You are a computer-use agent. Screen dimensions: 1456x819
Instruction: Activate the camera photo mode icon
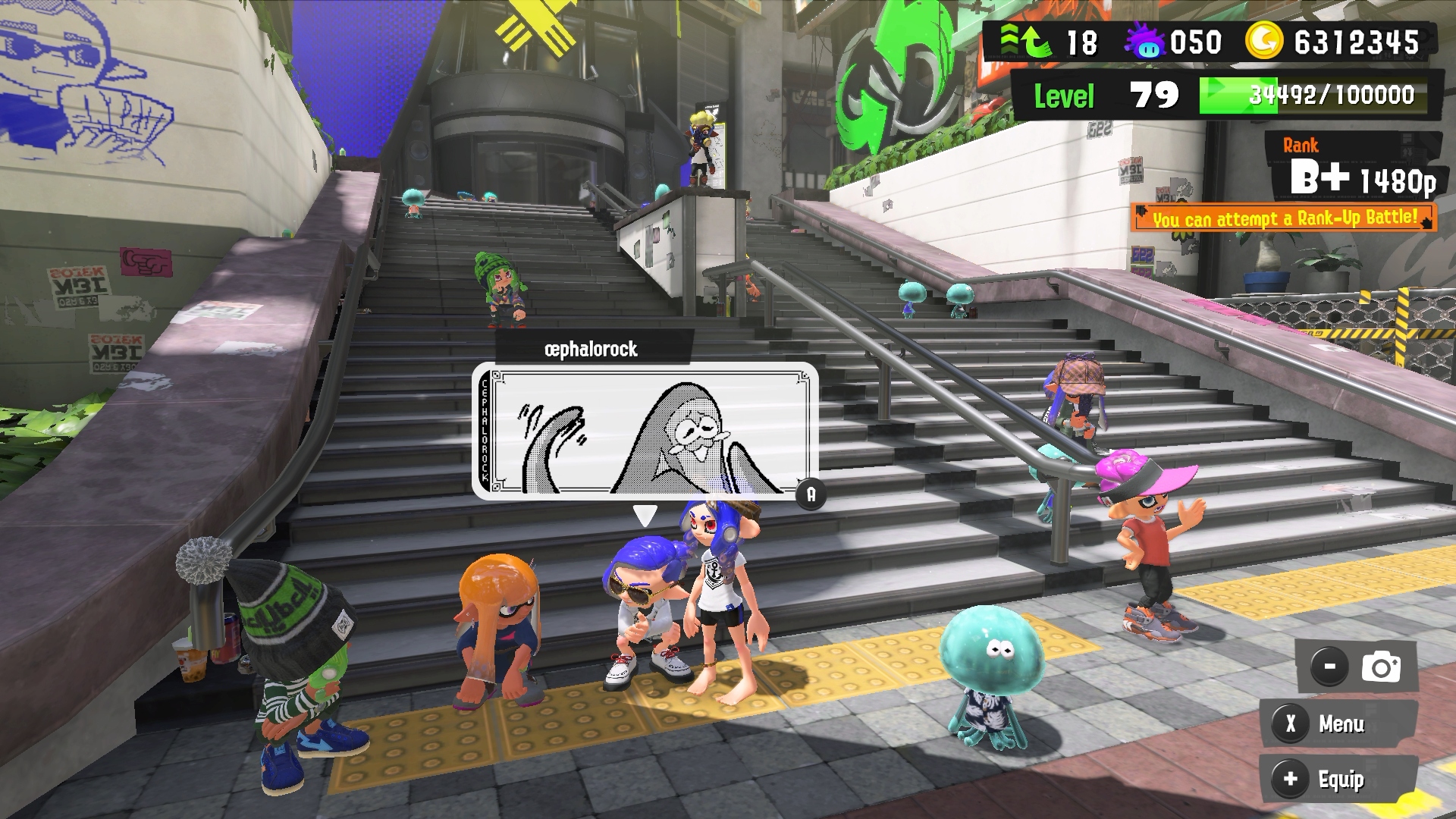[x=1380, y=667]
